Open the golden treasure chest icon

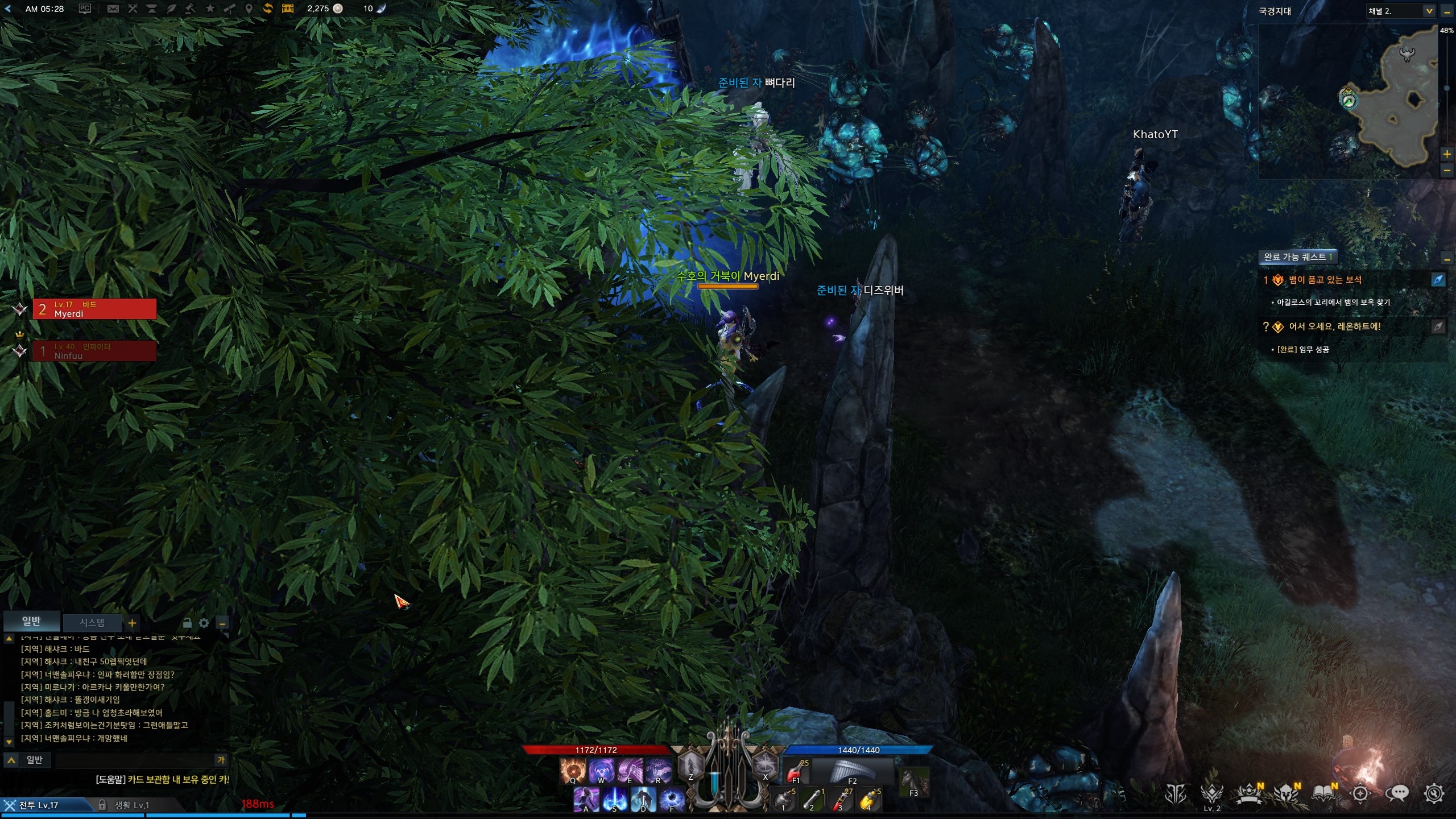pos(288,9)
